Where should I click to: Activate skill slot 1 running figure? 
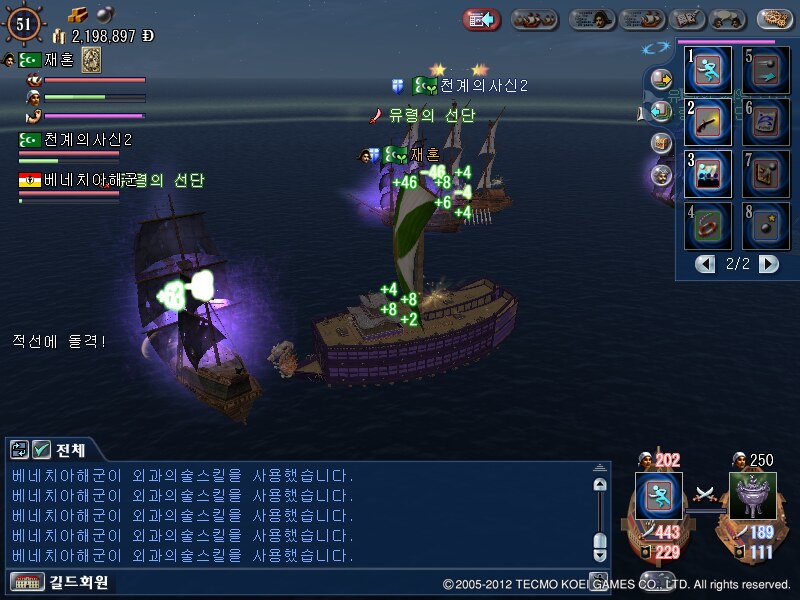click(x=709, y=71)
